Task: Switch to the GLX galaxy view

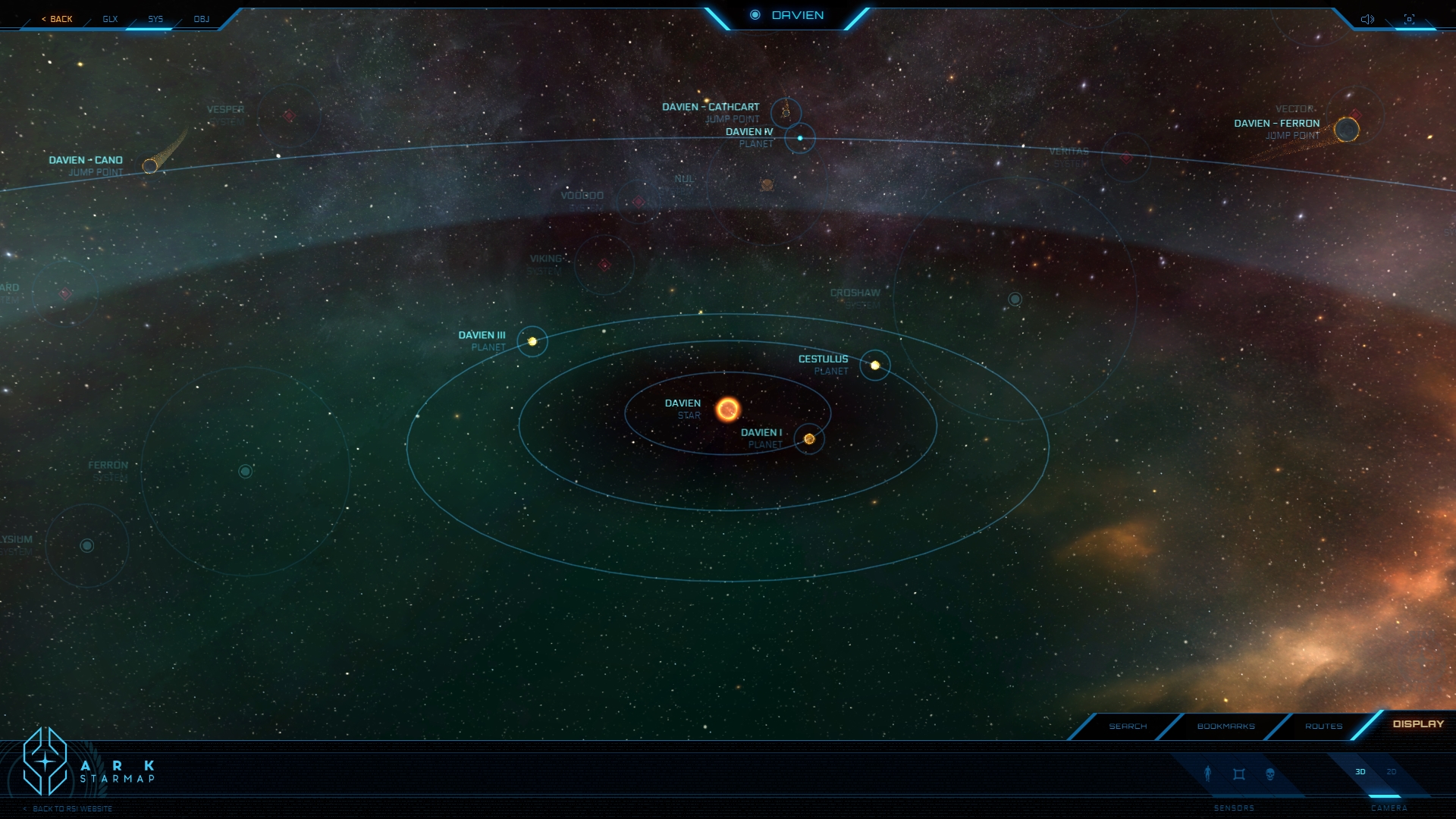Action: pos(110,19)
